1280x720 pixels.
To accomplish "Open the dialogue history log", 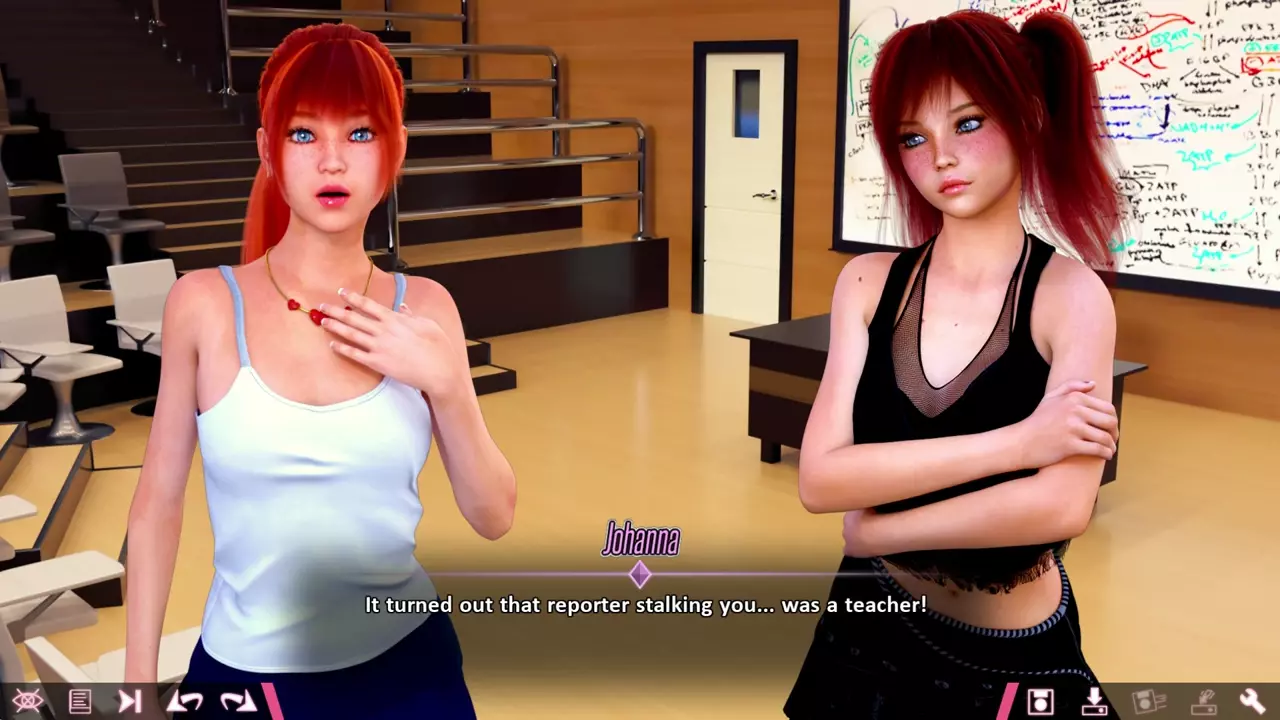I will pyautogui.click(x=80, y=701).
